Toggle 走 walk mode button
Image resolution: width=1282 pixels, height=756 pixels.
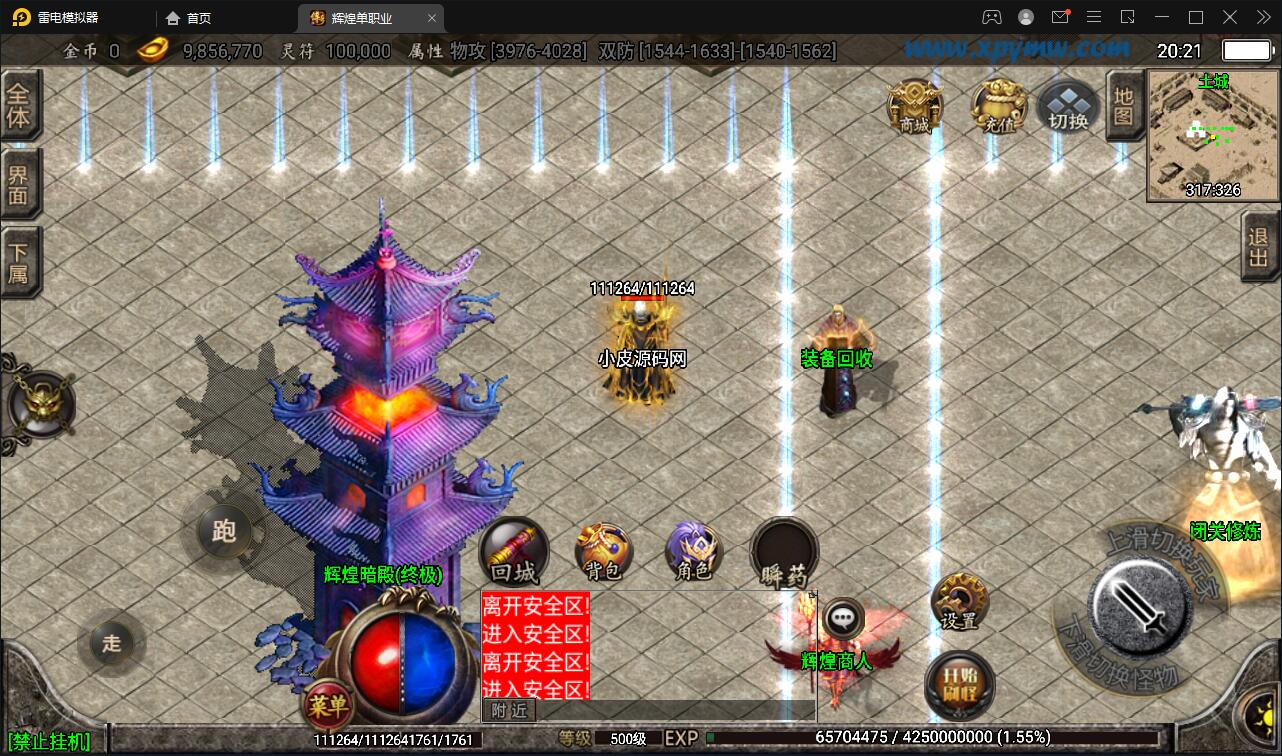[x=111, y=645]
